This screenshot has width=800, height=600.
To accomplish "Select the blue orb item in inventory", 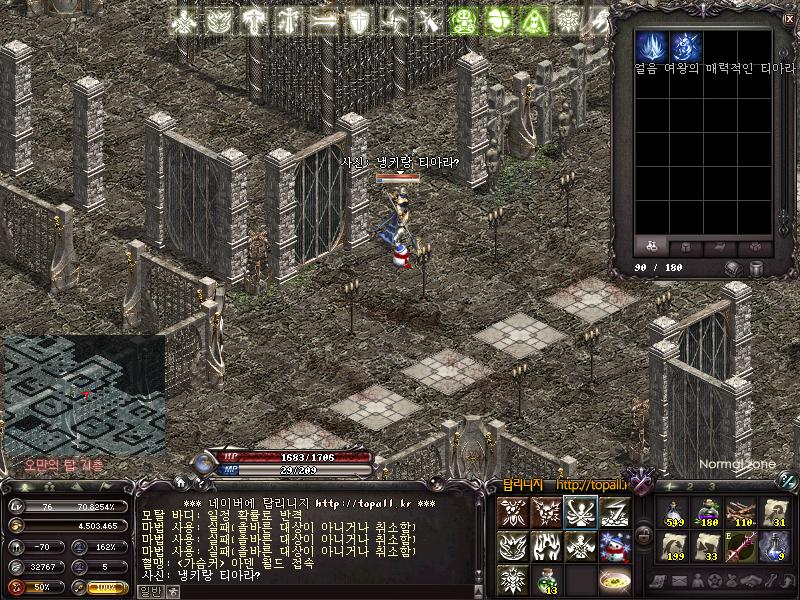I will [x=685, y=46].
